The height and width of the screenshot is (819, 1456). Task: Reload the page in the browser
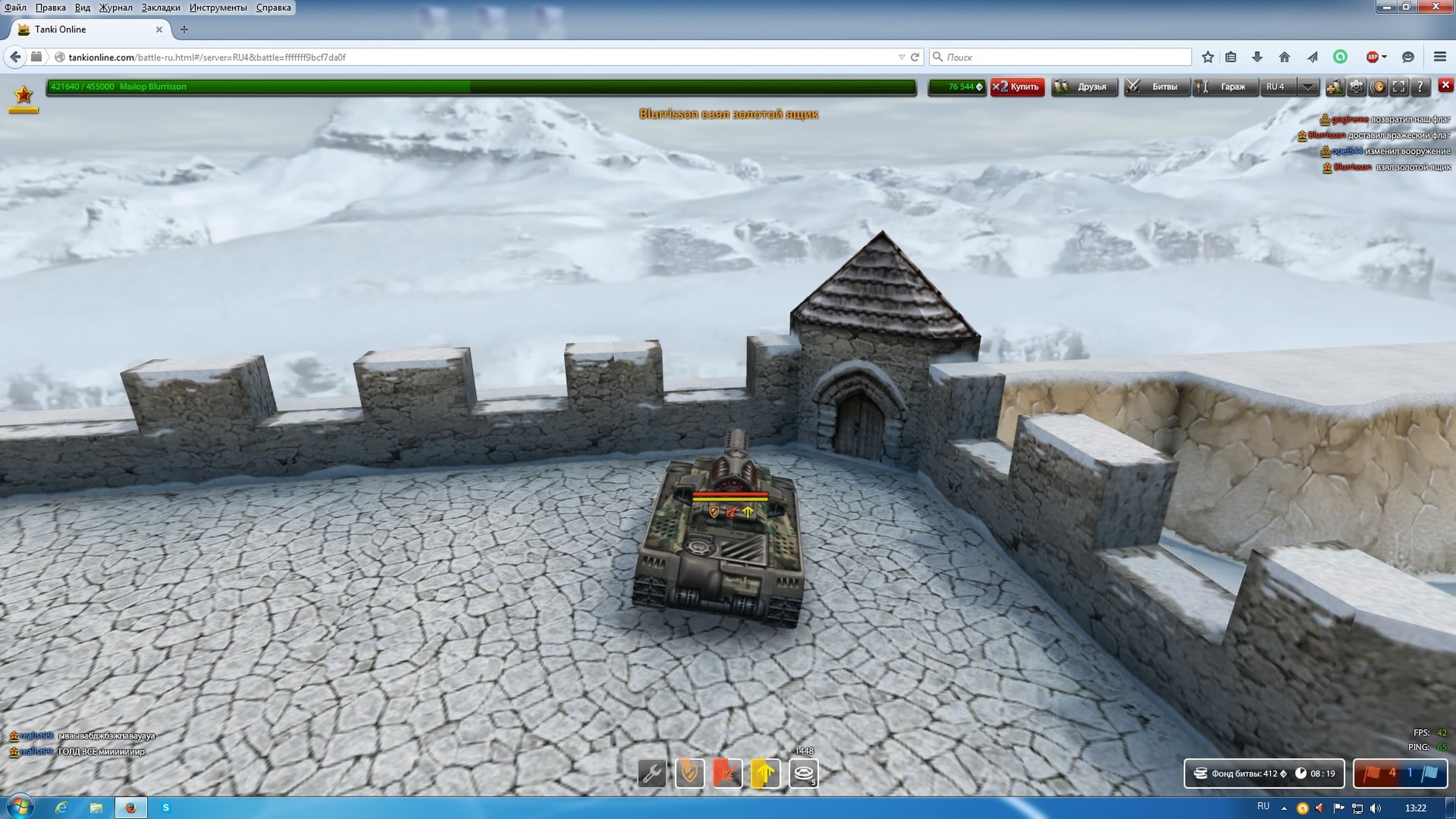915,57
